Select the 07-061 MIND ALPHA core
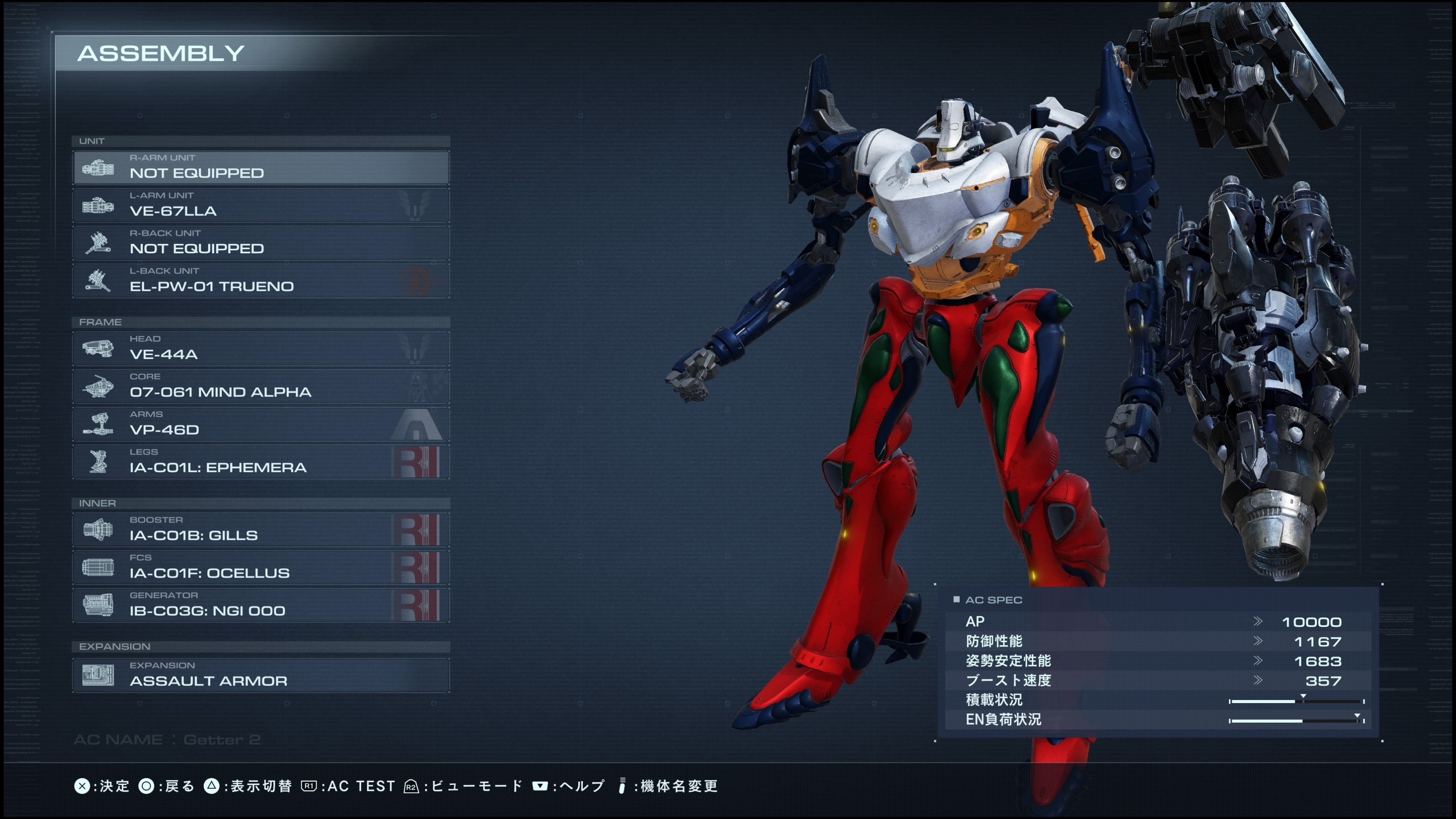Viewport: 1456px width, 819px height. pyautogui.click(x=260, y=387)
